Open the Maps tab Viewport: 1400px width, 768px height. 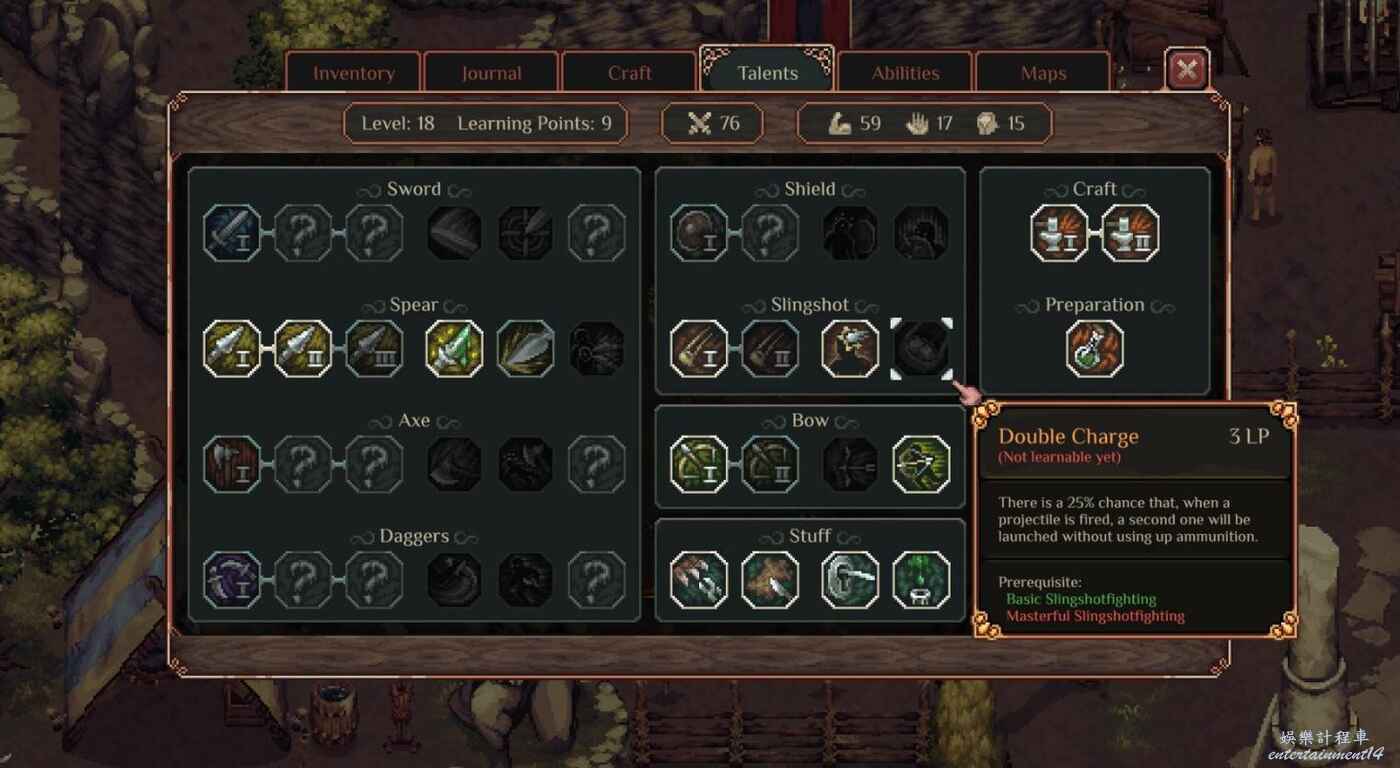point(1043,73)
